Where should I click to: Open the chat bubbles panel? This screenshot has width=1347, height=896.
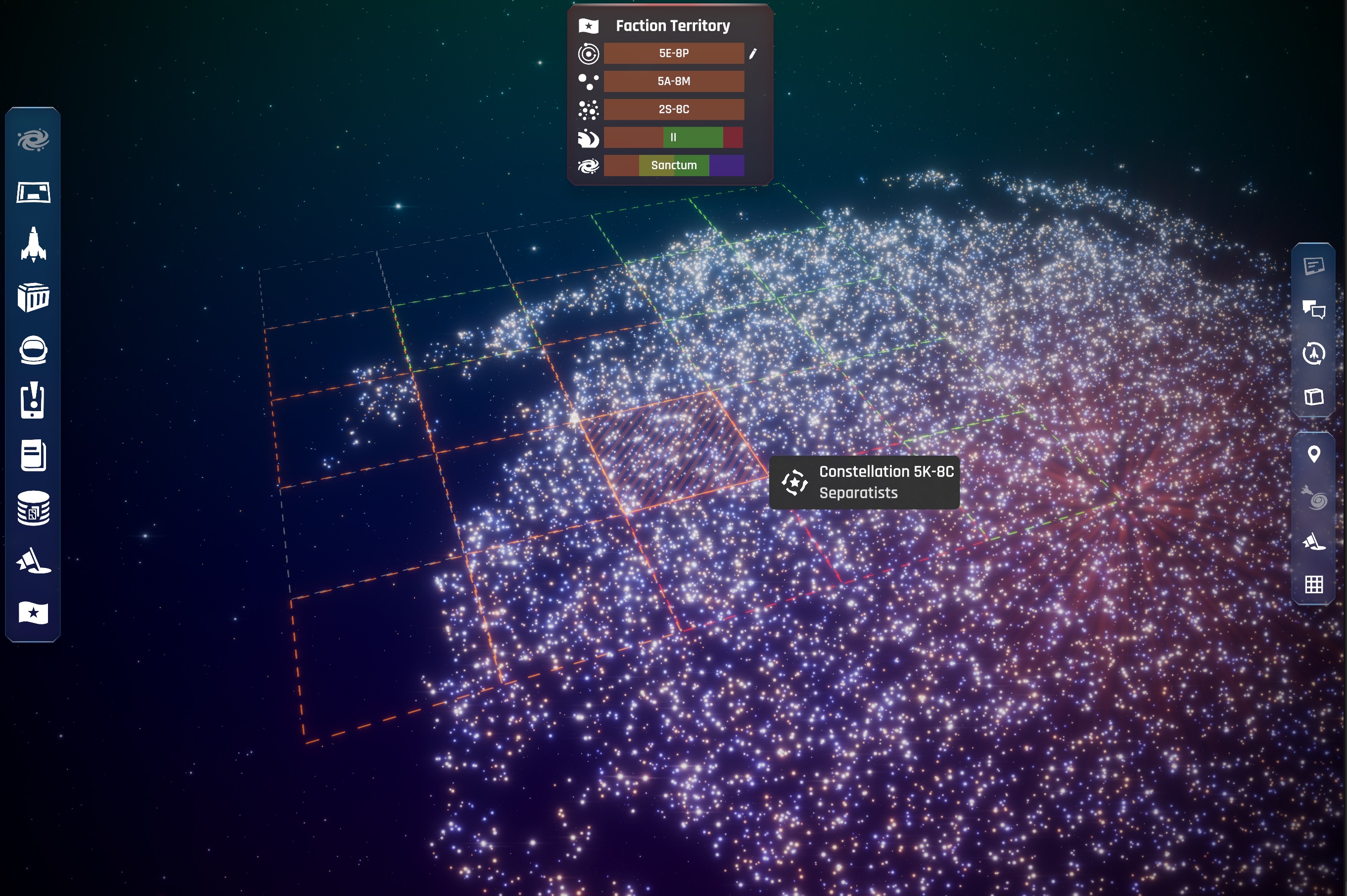[1313, 309]
